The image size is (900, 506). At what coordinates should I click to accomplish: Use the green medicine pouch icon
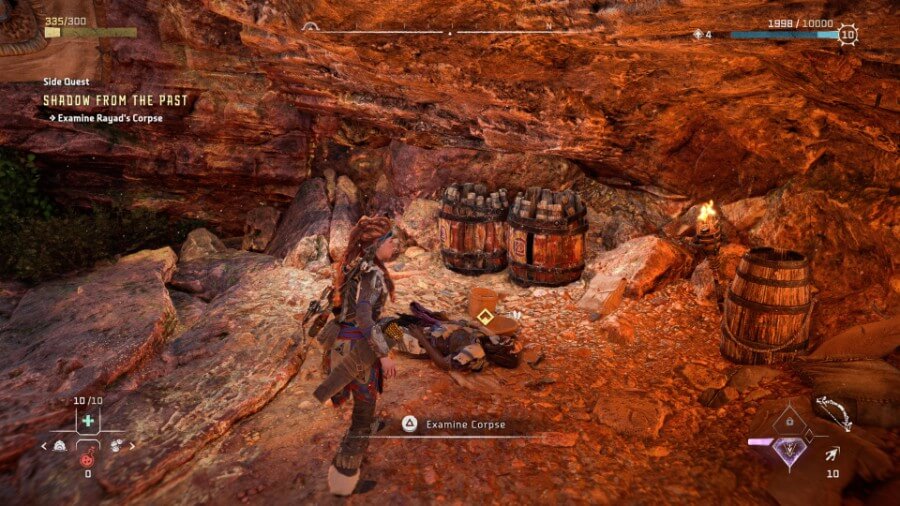pos(87,420)
